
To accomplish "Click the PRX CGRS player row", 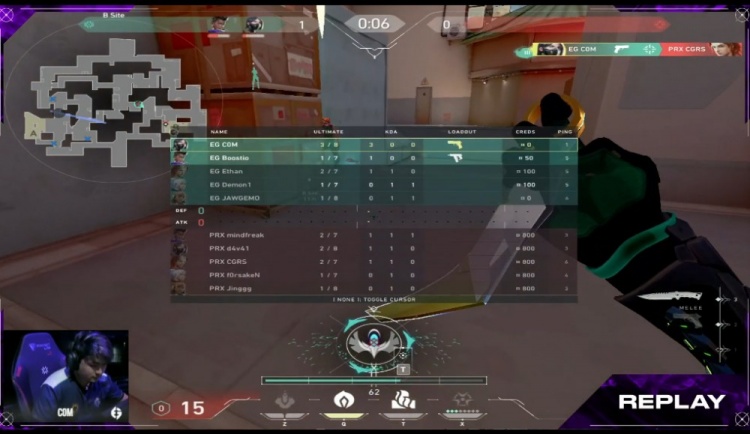I will pos(375,262).
